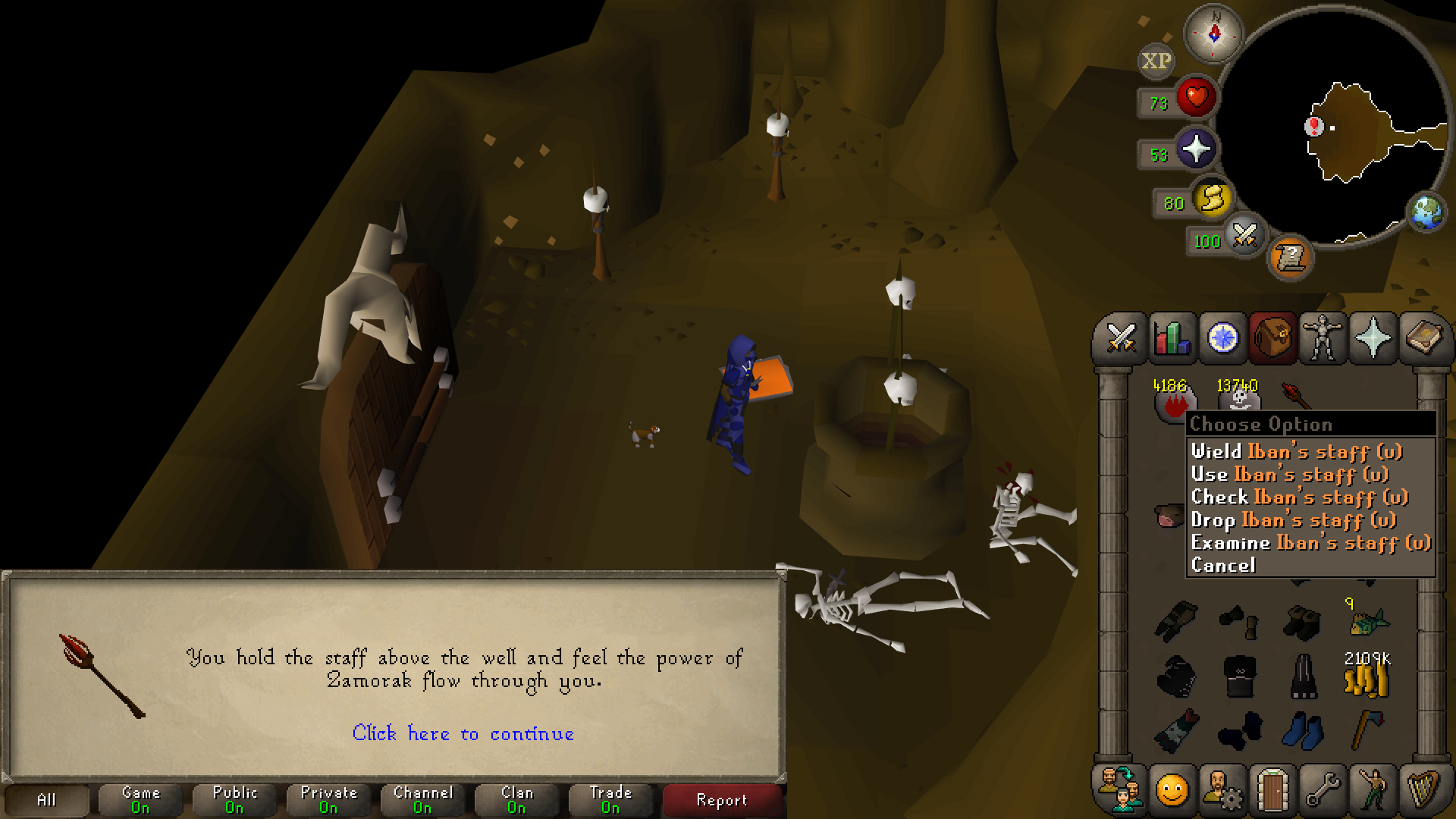Switch to the Skills tab
This screenshot has height=819, width=1456.
(x=1171, y=338)
